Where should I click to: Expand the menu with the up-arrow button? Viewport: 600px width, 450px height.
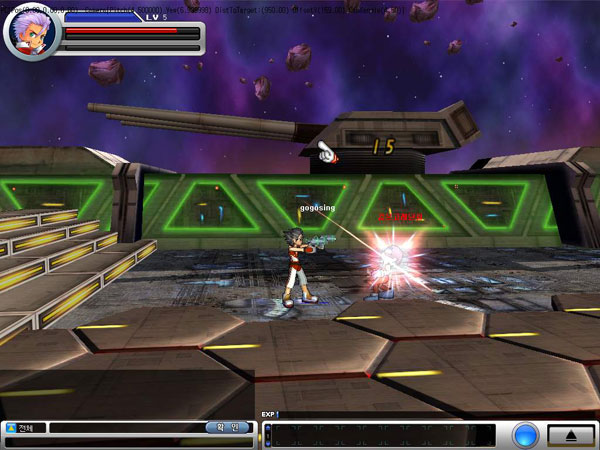[x=571, y=435]
